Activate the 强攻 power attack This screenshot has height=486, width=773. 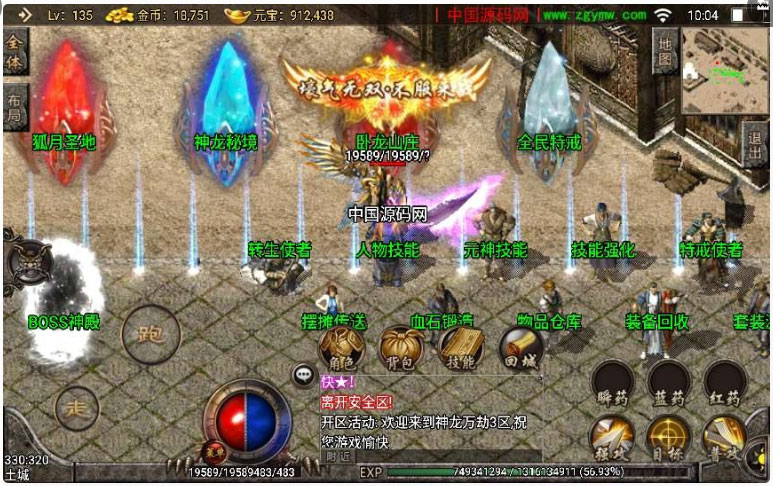[x=612, y=436]
